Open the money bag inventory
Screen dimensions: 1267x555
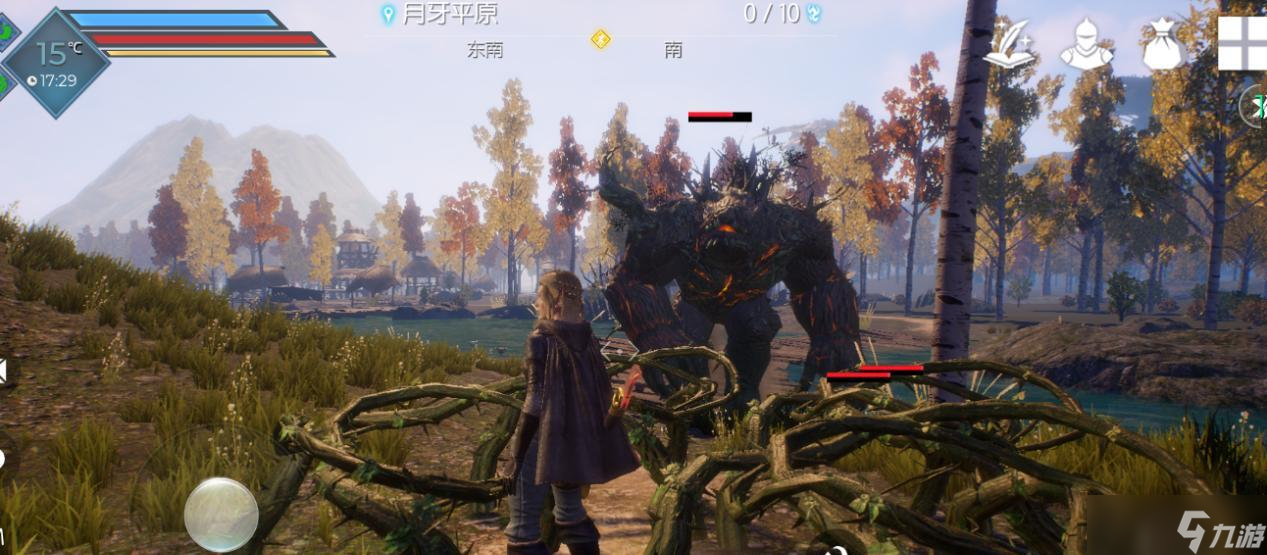[x=1163, y=45]
